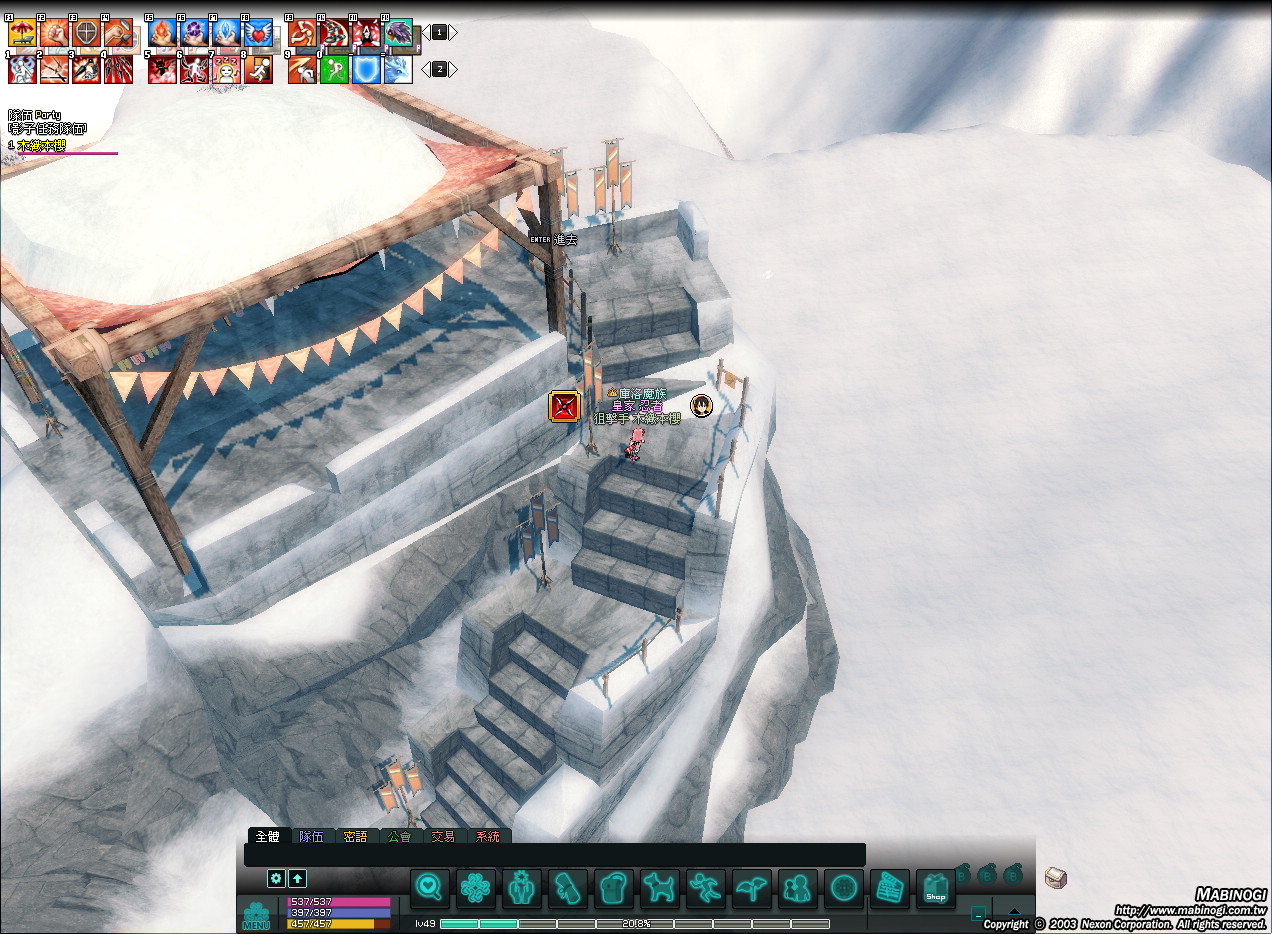Screen dimensions: 1272x934
Task: Open the MENU button
Action: click(x=256, y=916)
